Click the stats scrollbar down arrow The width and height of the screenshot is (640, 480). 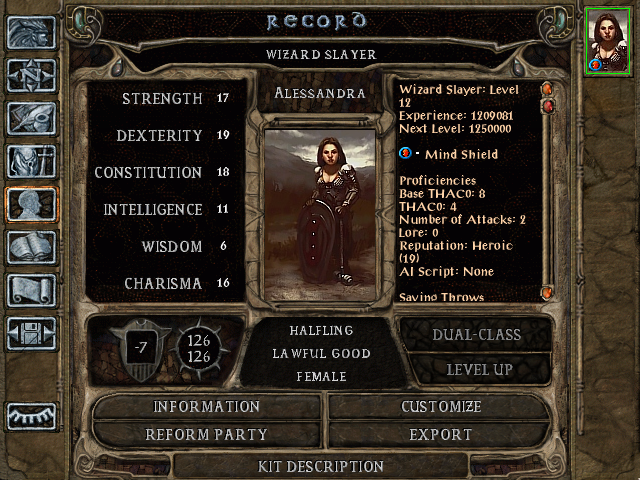547,292
